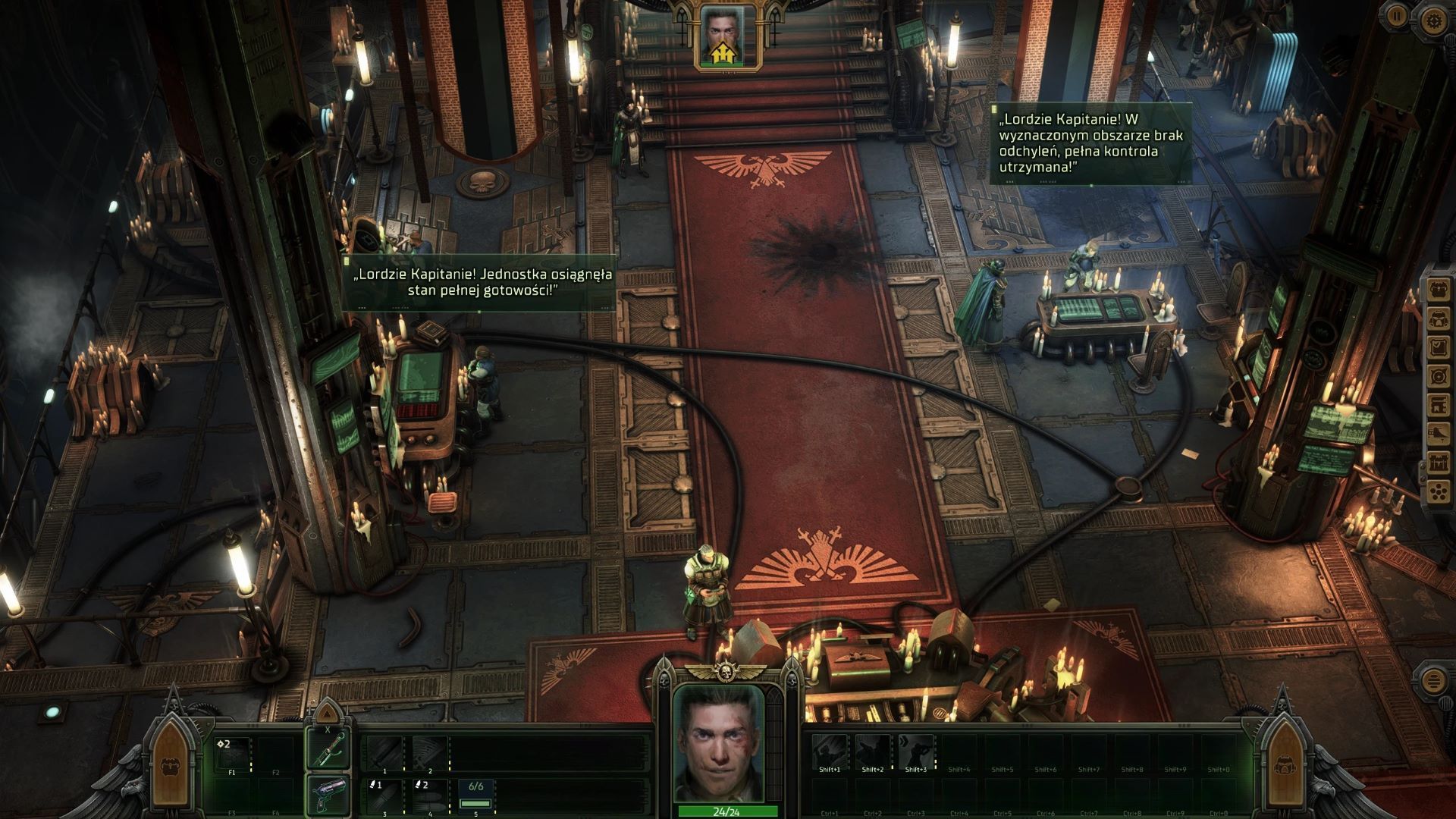Activate the Shift+3 ability
This screenshot has height=819, width=1456.
pyautogui.click(x=916, y=752)
